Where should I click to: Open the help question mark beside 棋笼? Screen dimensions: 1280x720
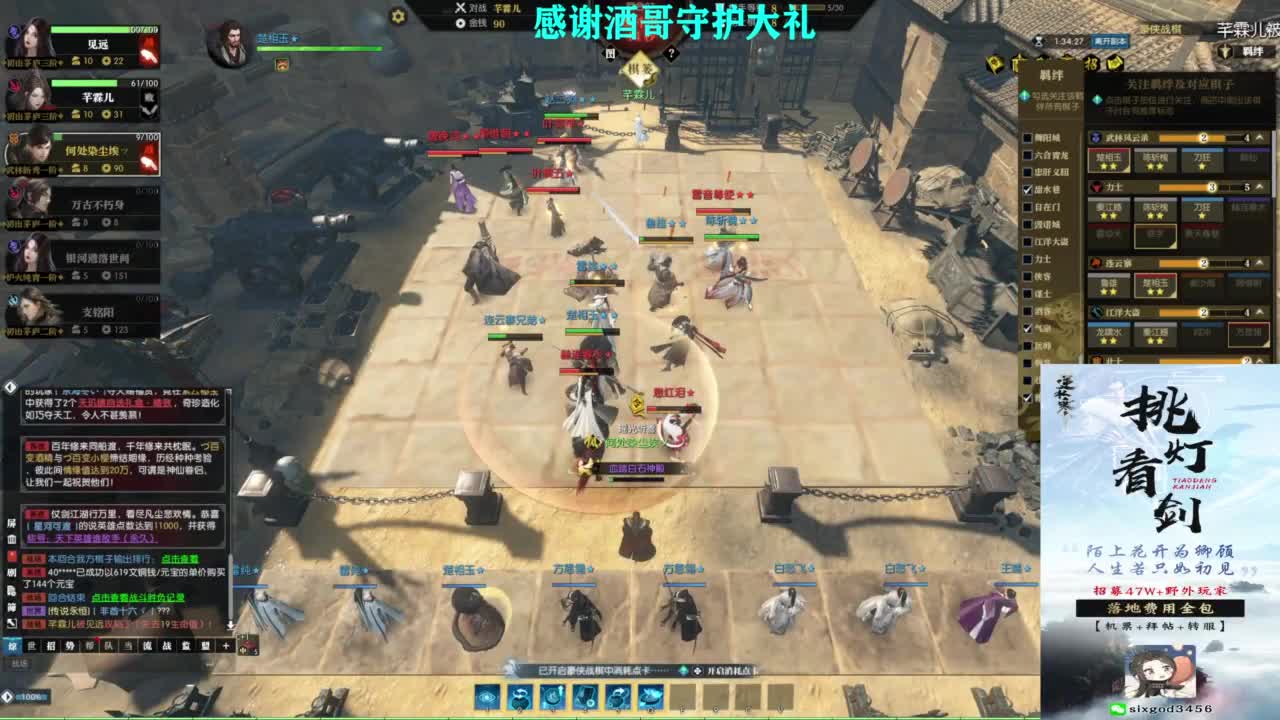[671, 52]
